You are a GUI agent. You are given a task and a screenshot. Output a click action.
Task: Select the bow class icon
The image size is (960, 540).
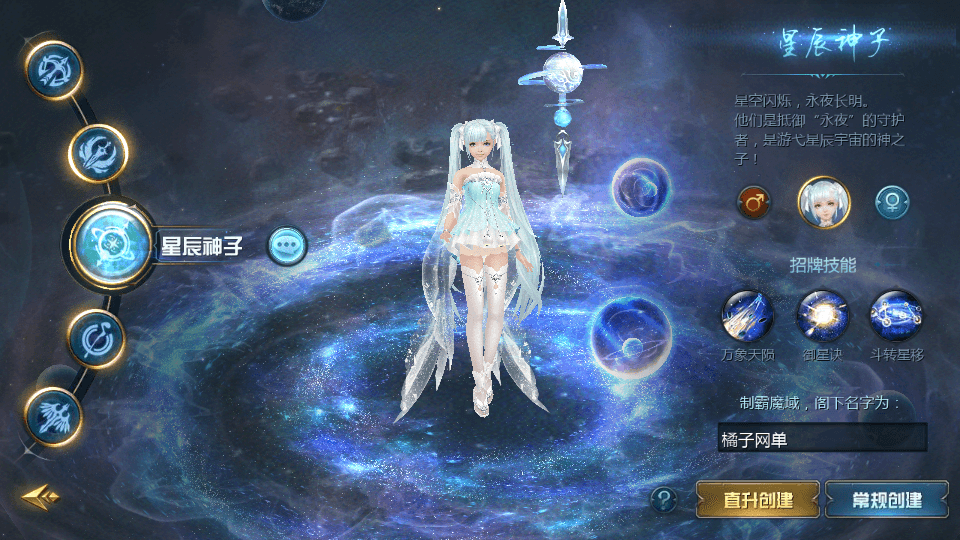pyautogui.click(x=52, y=70)
